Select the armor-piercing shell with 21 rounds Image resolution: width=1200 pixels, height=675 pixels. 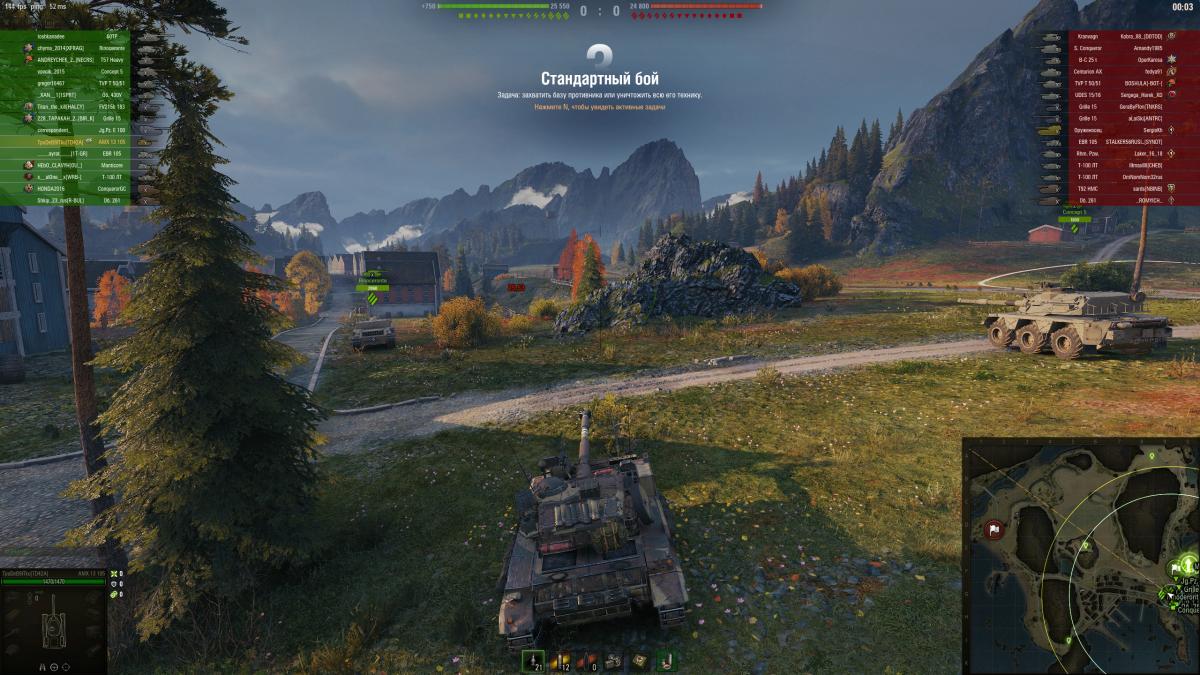(533, 661)
